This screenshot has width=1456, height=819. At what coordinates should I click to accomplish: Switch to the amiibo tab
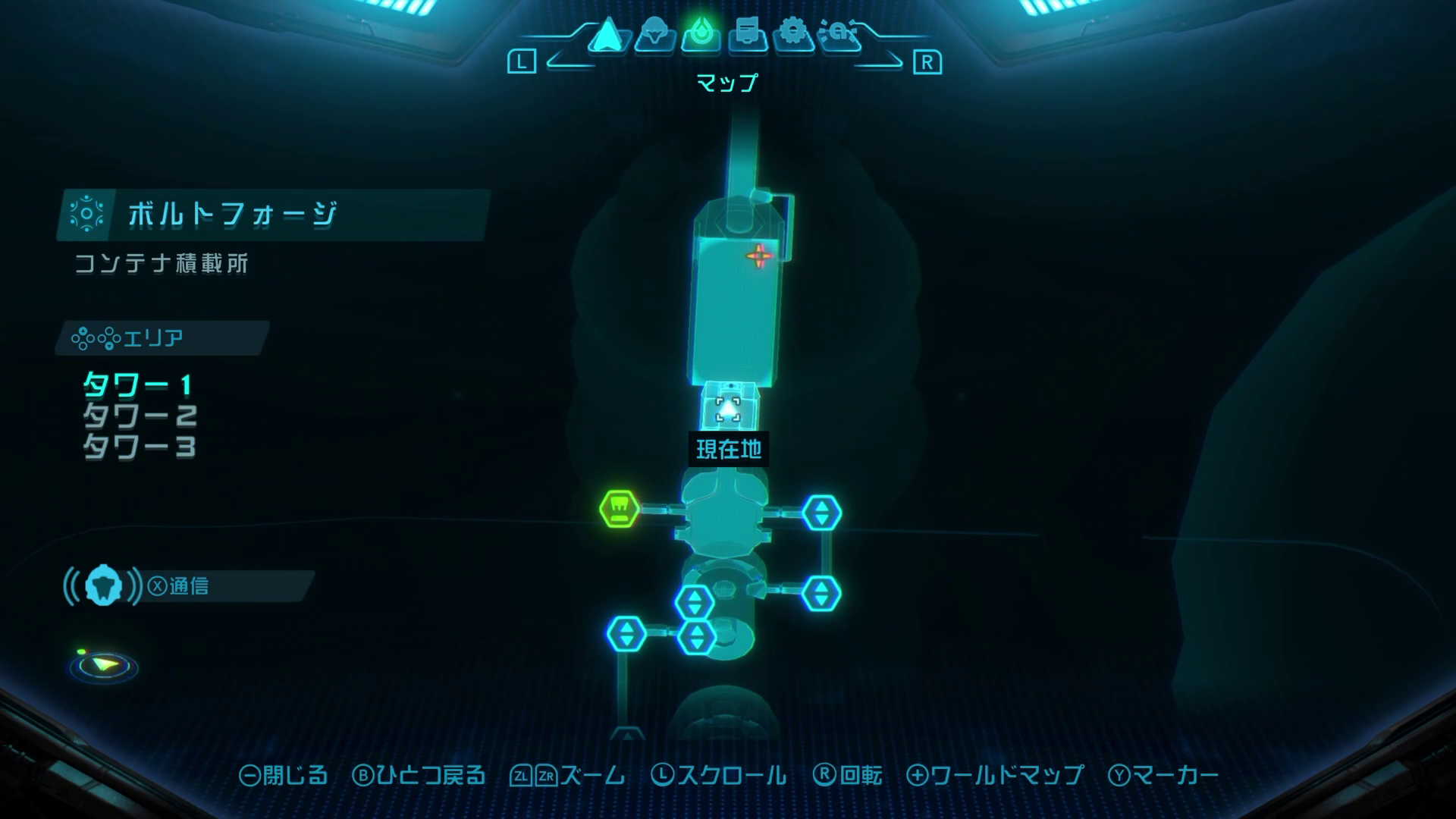[839, 35]
